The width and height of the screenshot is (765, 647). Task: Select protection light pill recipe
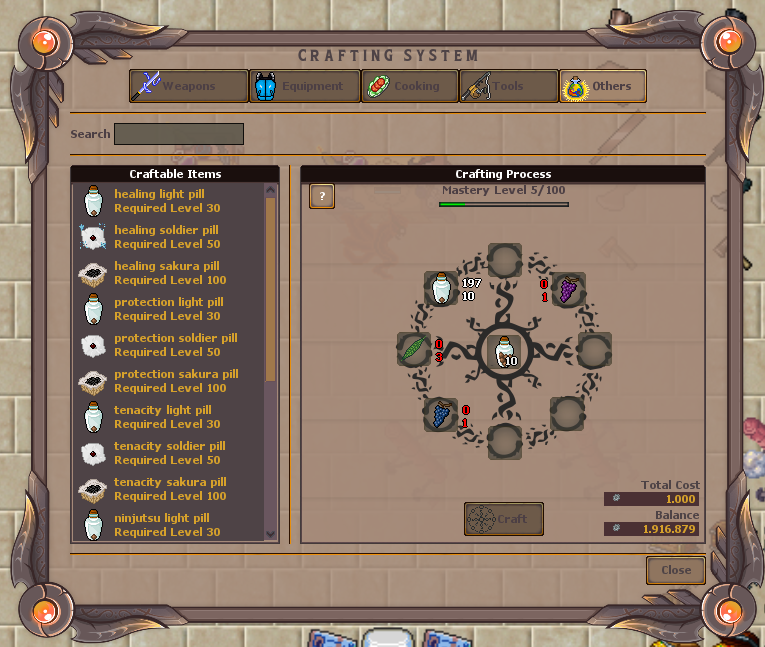pyautogui.click(x=167, y=309)
